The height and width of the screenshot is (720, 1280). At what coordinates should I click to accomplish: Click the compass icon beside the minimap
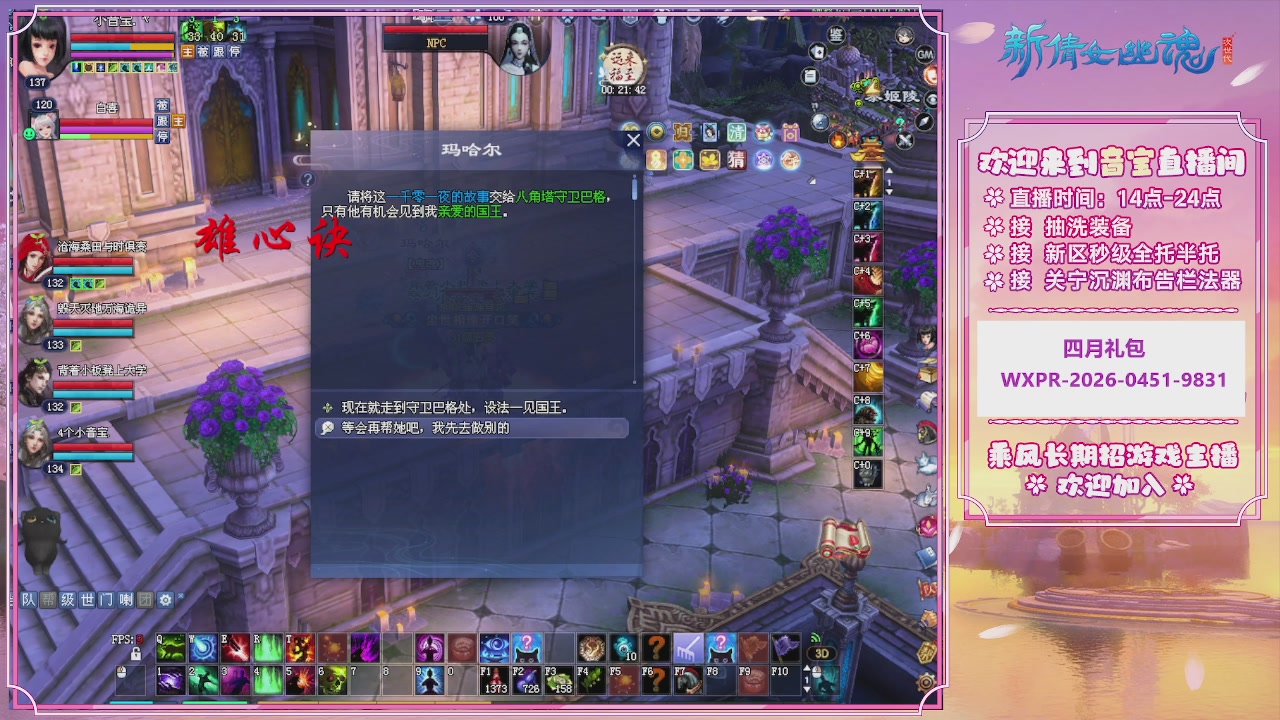tap(923, 121)
